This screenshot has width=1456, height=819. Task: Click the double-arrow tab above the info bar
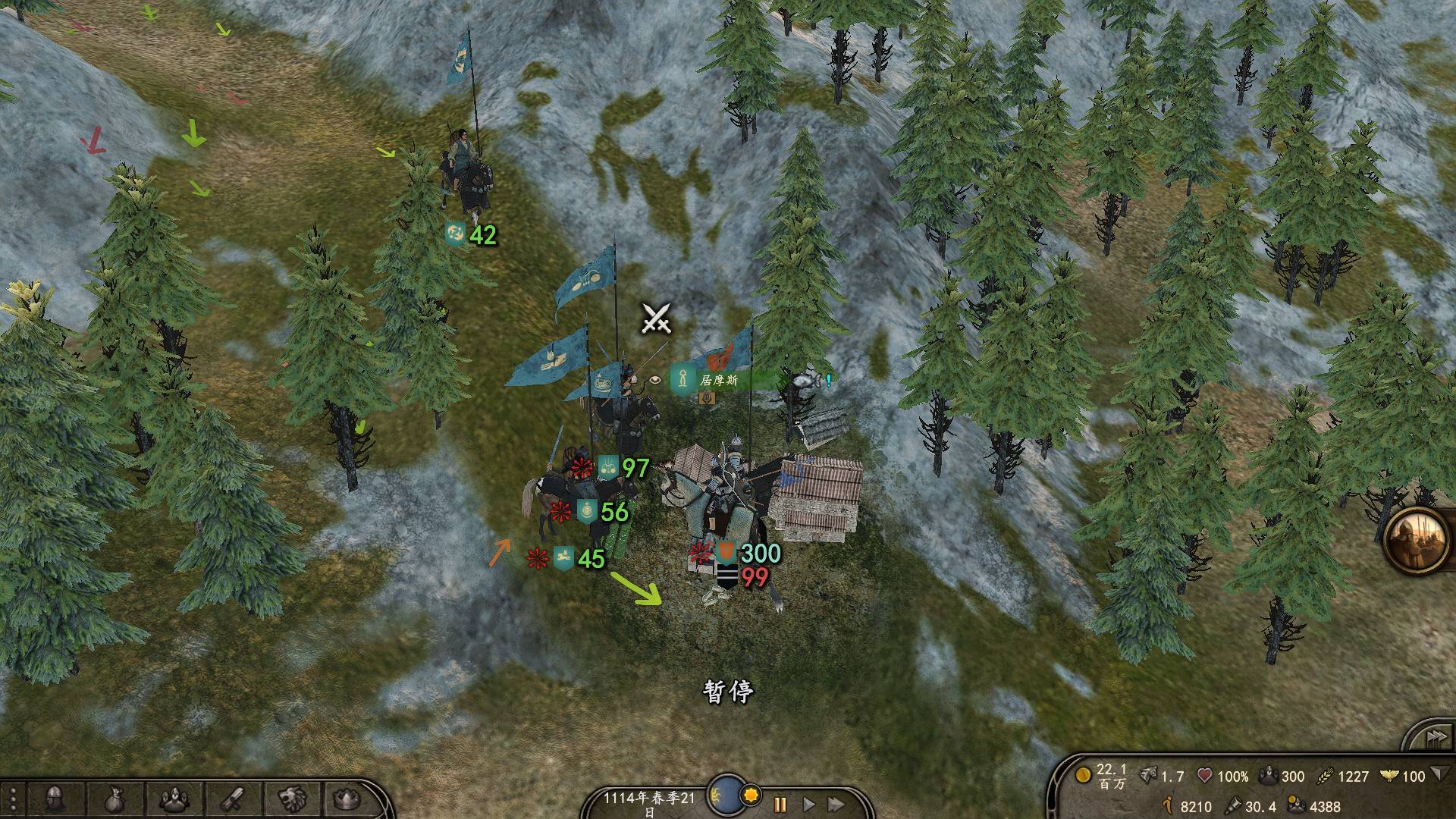click(x=1432, y=737)
